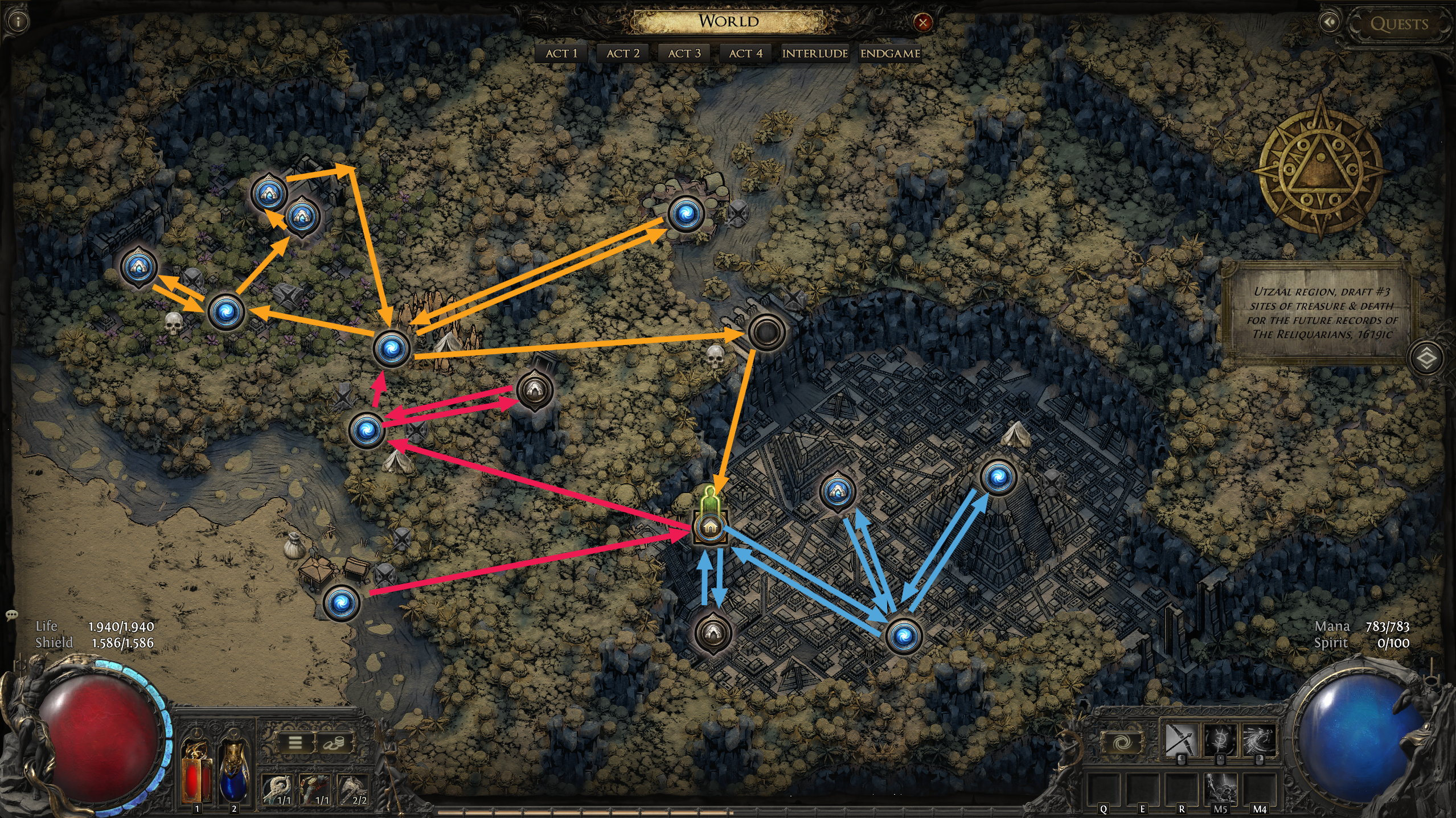This screenshot has width=1456, height=818.
Task: Collapse the quest tracker with the arrow button
Action: (x=1330, y=23)
